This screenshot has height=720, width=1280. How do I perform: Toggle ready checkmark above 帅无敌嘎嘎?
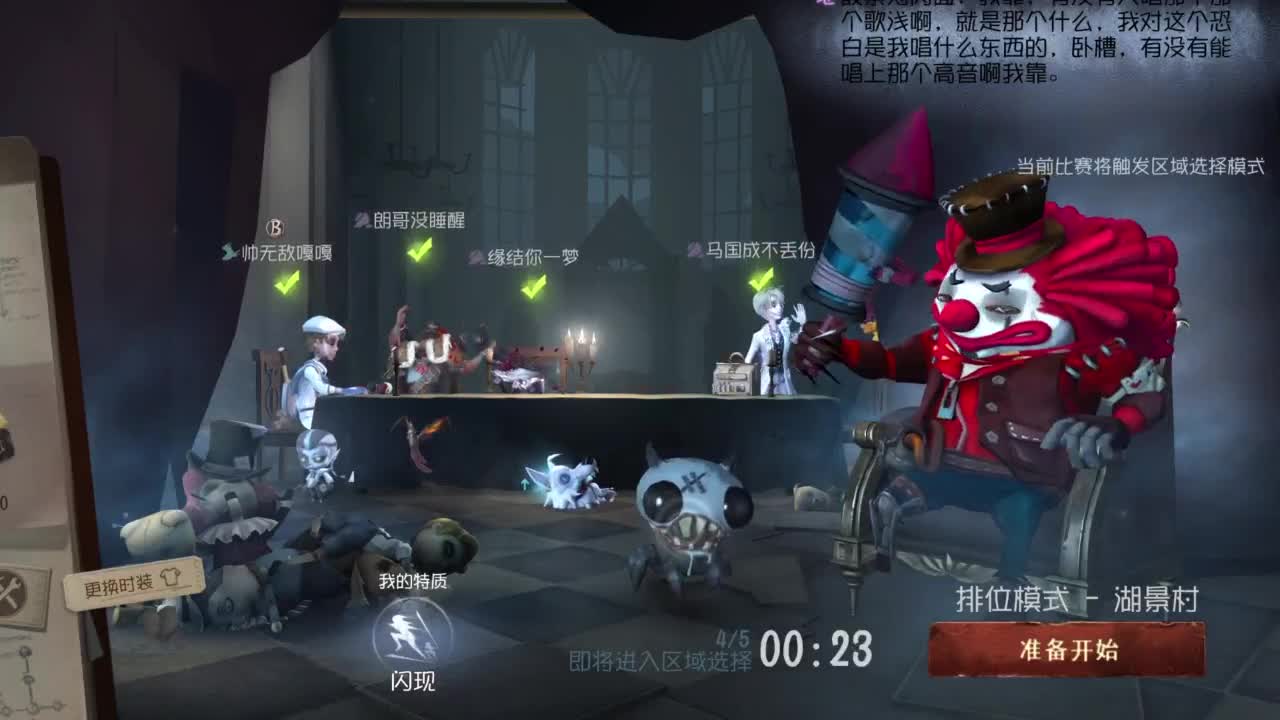pos(284,283)
